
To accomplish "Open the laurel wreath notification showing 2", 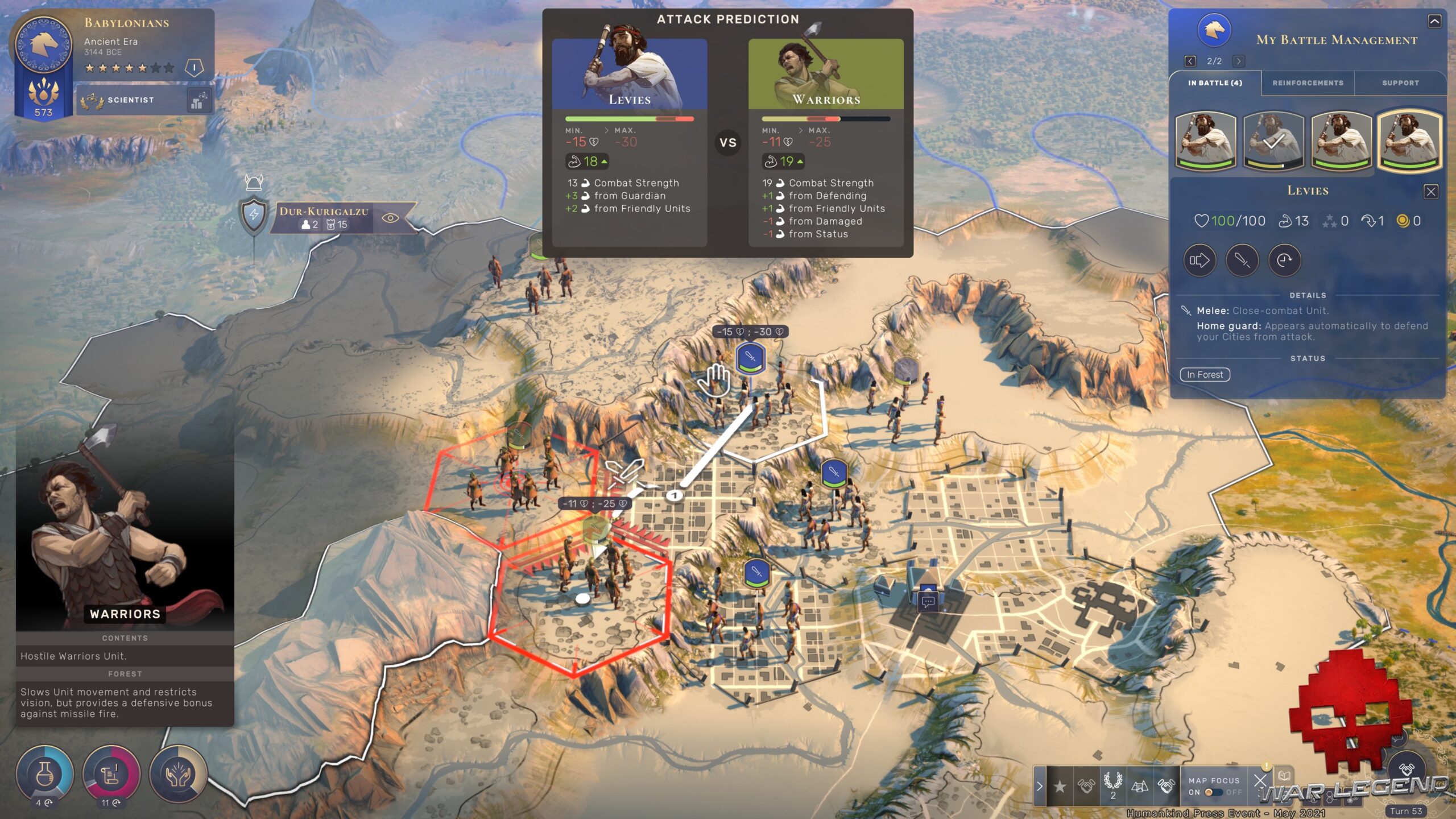I will point(1112,784).
